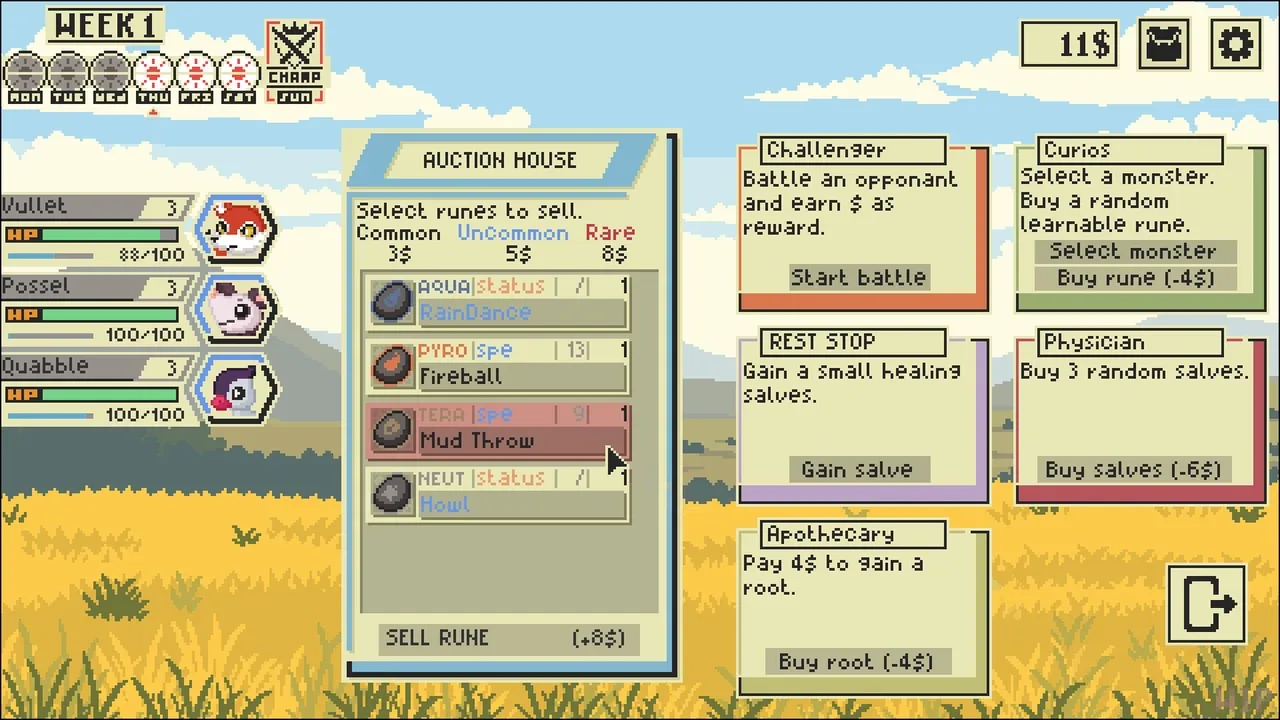Select the RainDance rune to sell

498,302
